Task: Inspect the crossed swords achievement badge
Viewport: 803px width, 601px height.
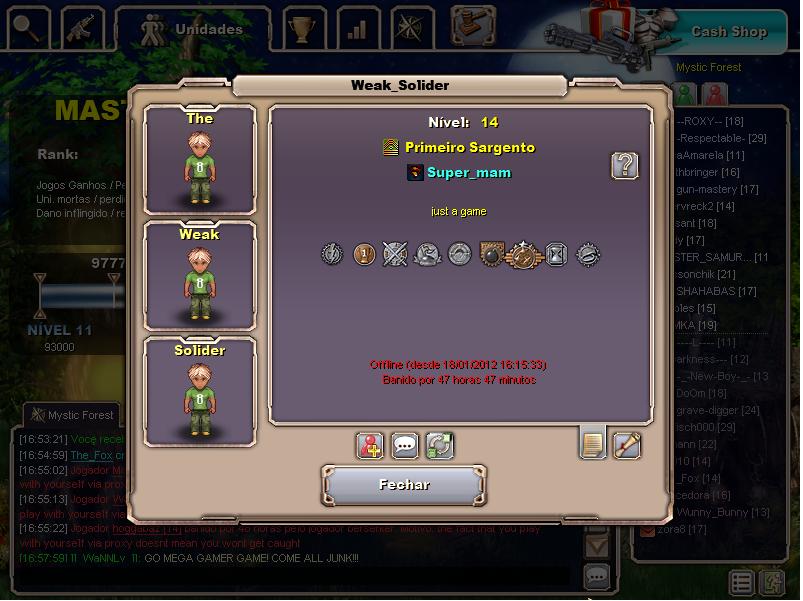Action: coord(396,255)
